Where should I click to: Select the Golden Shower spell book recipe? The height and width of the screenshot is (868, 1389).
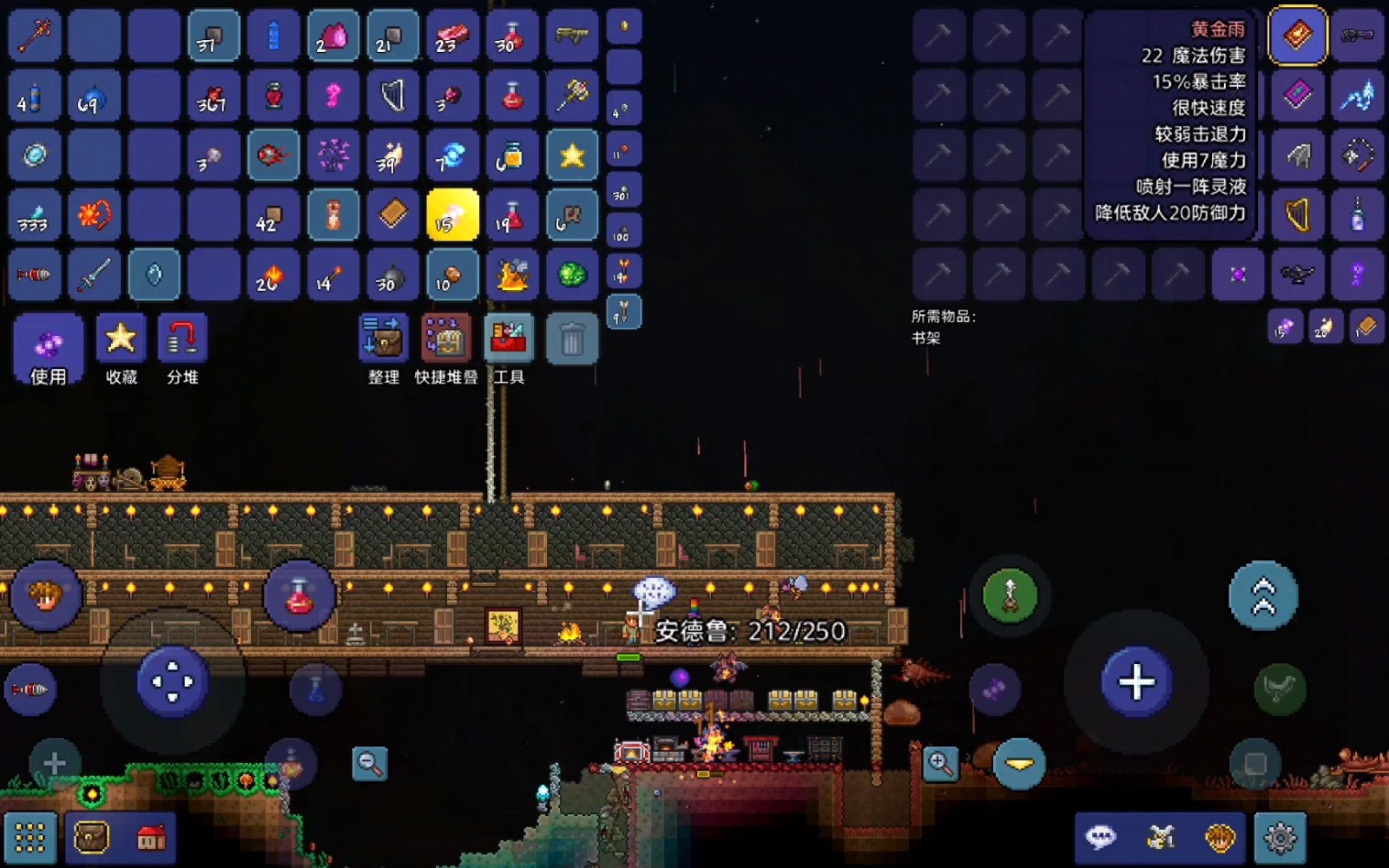coord(1297,36)
